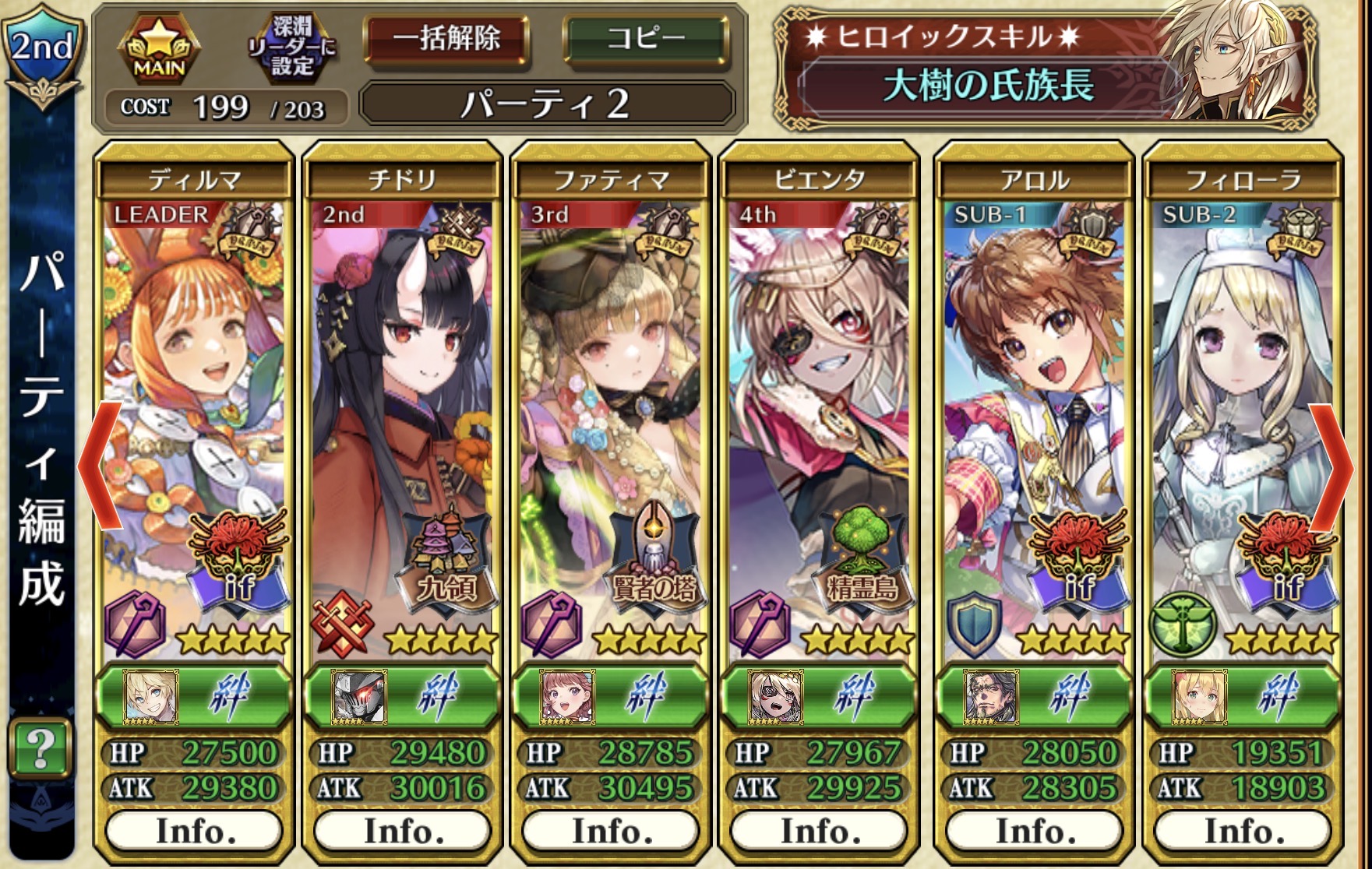Click the 一括解除 (remove all) button

coord(446,39)
